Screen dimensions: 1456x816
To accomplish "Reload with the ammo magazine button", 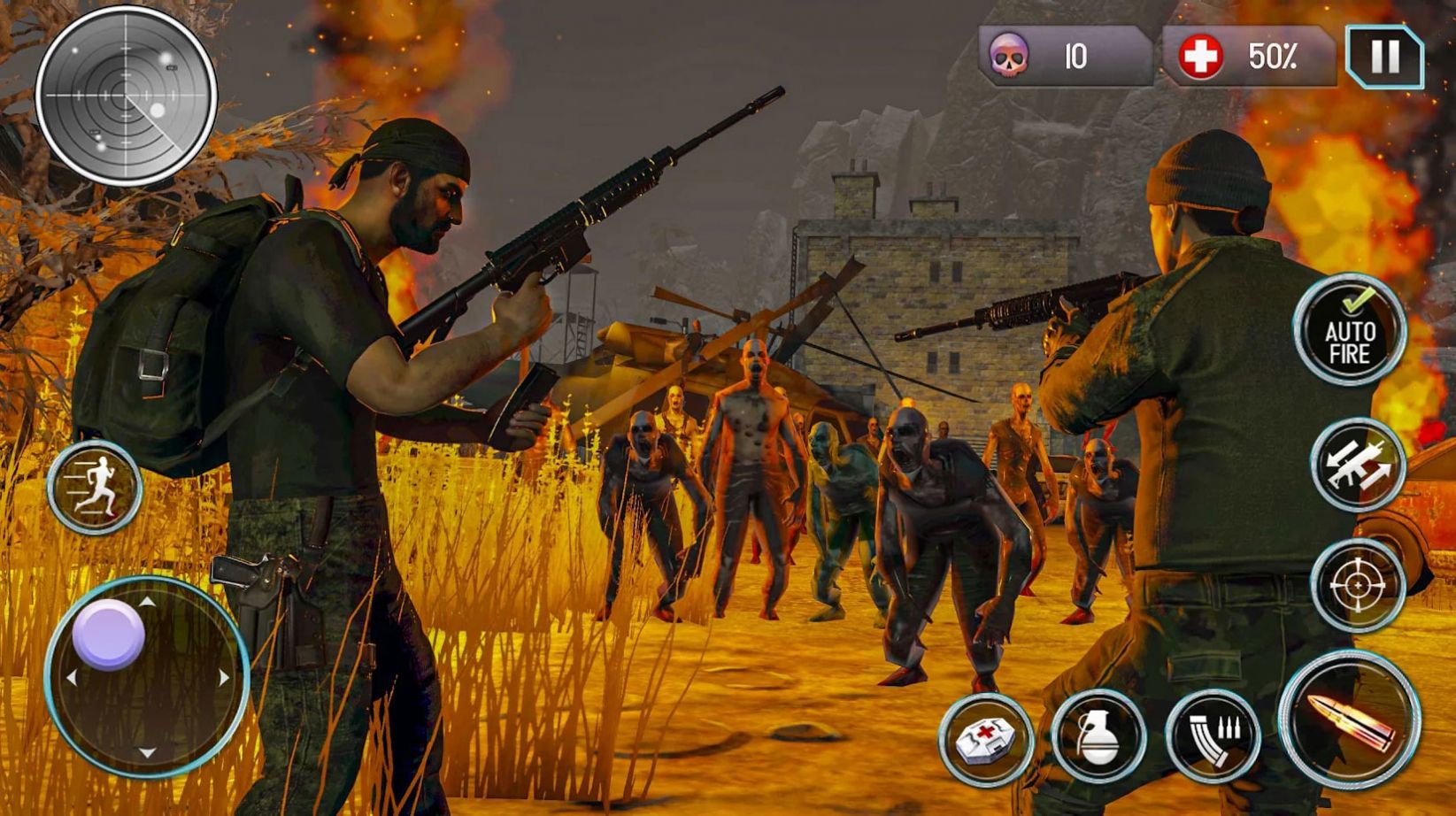I will point(1213,735).
